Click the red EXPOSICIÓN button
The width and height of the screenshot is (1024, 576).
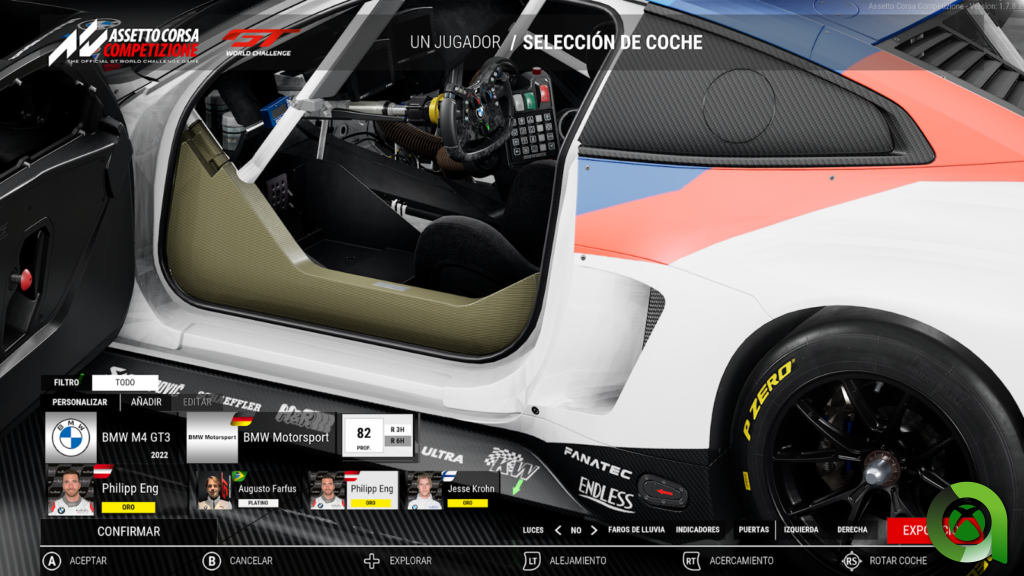(918, 530)
